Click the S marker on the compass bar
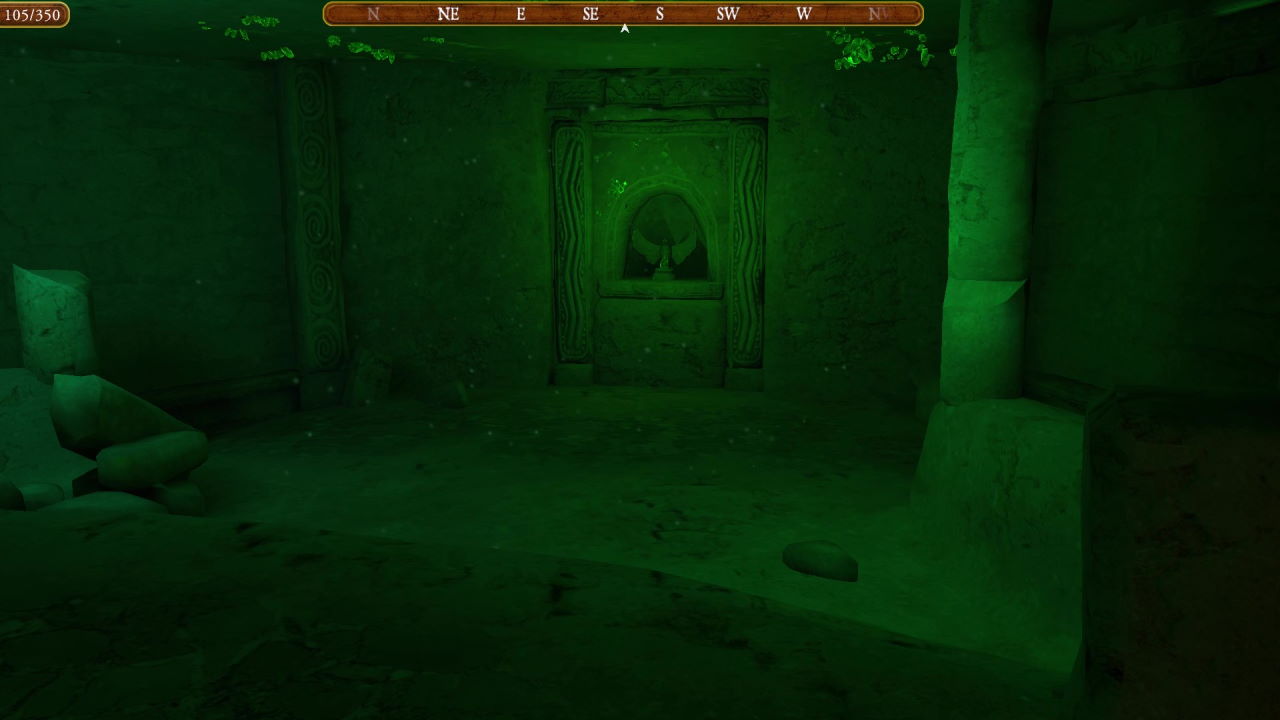The height and width of the screenshot is (720, 1280). click(x=659, y=14)
